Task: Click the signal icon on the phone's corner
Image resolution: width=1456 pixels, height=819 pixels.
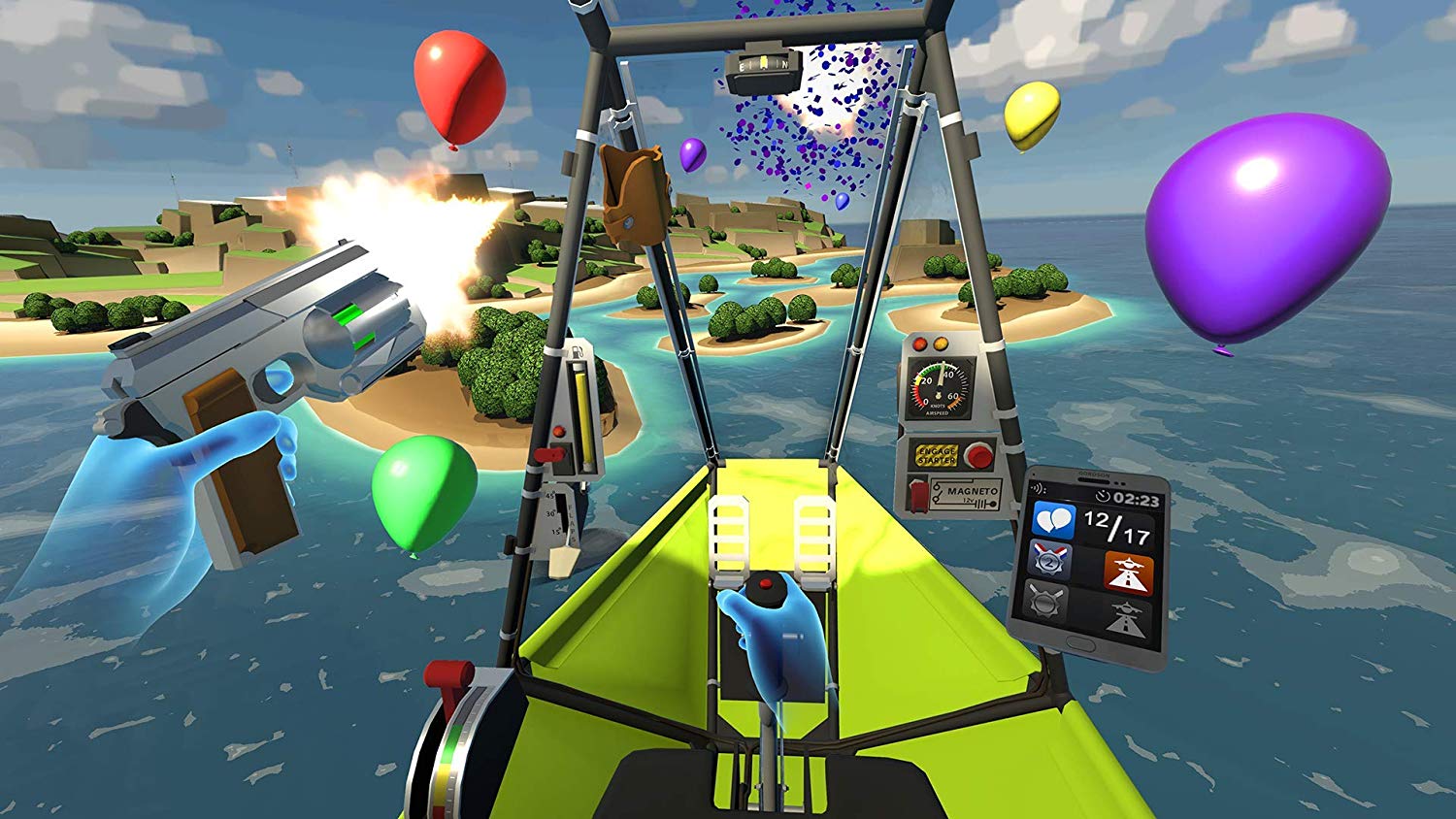Action: [1038, 488]
